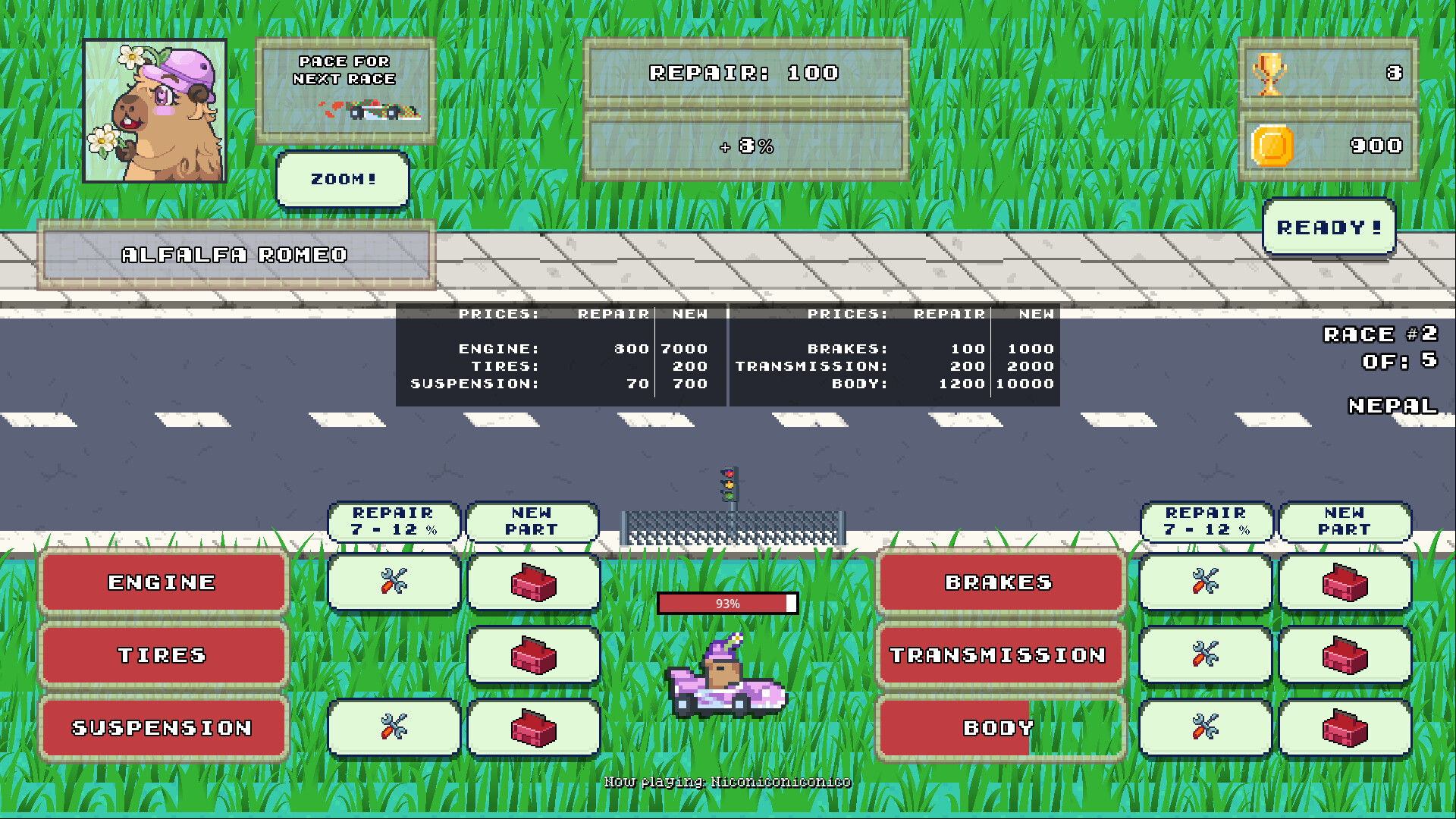Click the new part toolbox icon for Tires

[533, 655]
